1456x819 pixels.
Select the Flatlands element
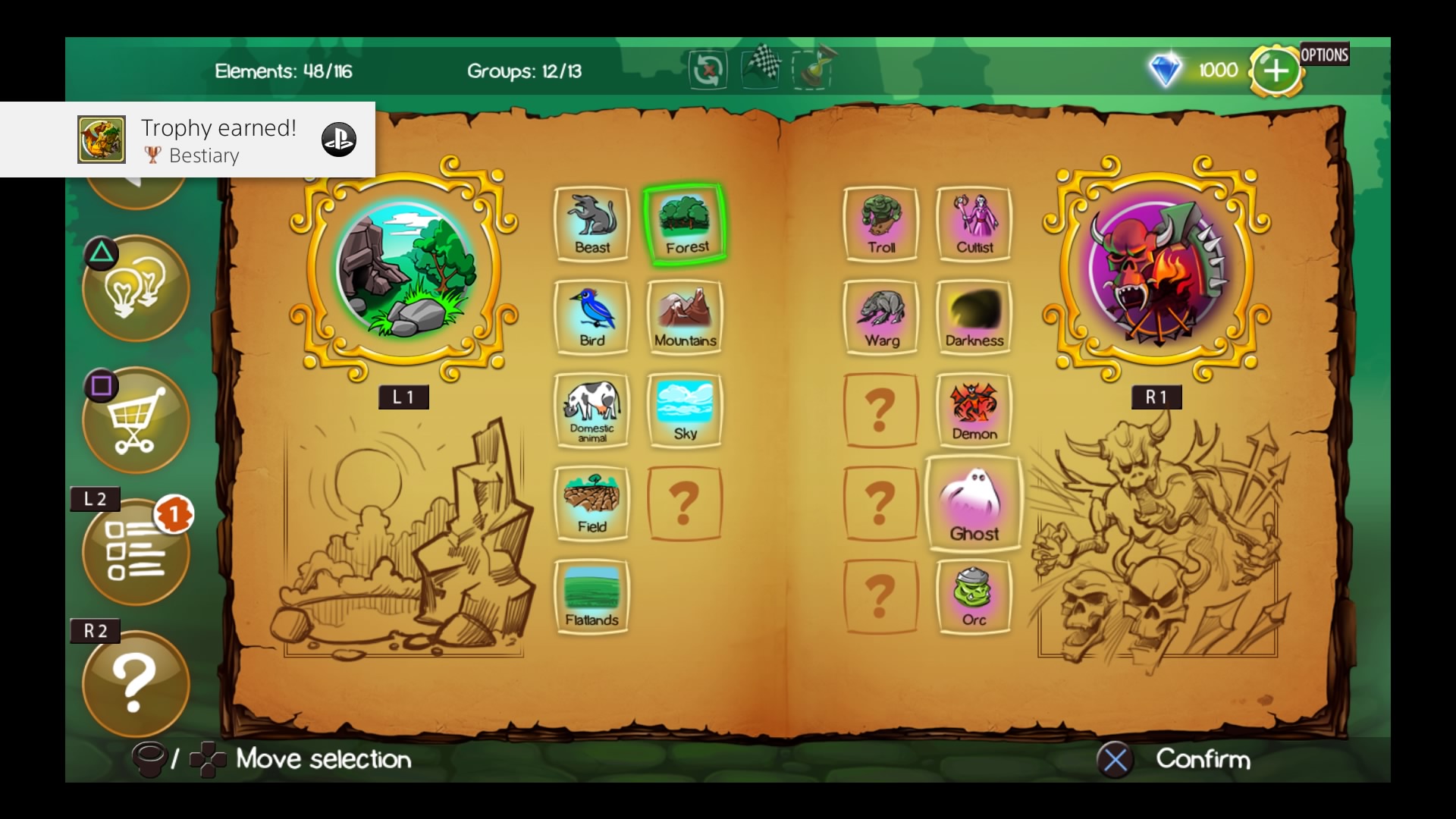click(592, 597)
